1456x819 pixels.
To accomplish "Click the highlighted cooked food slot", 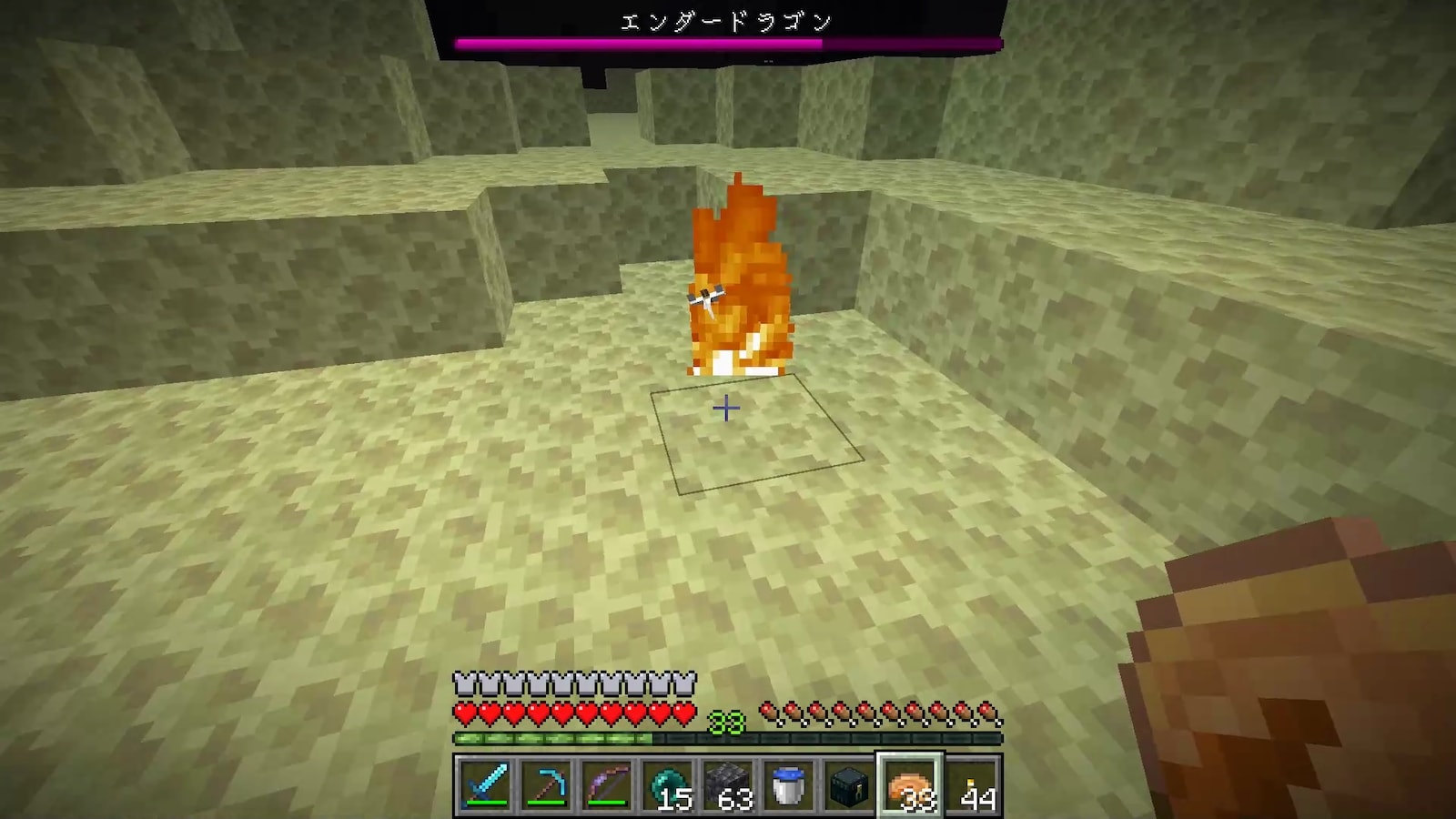I will (x=910, y=784).
